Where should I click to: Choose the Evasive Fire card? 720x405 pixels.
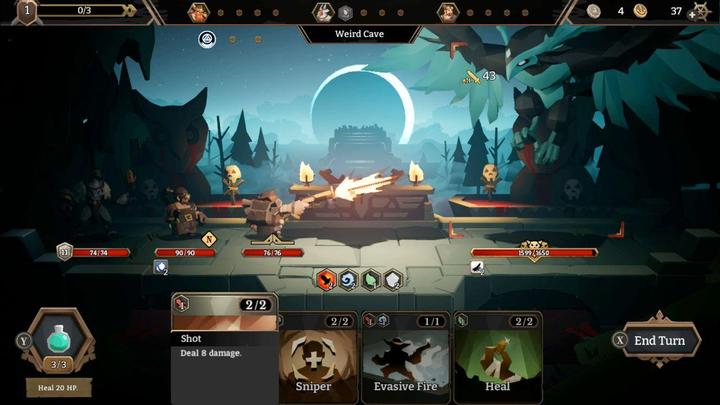(x=405, y=357)
